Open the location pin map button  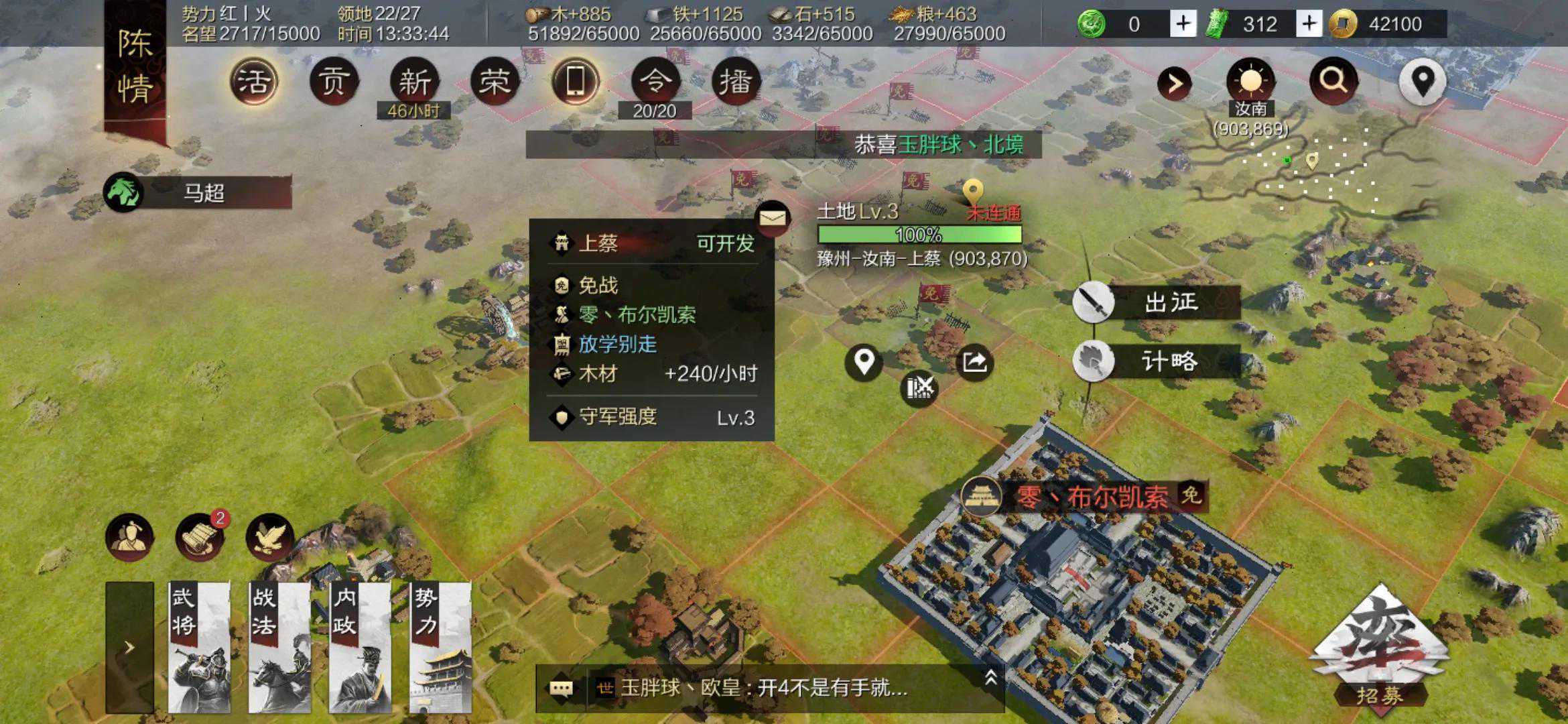pyautogui.click(x=1423, y=82)
